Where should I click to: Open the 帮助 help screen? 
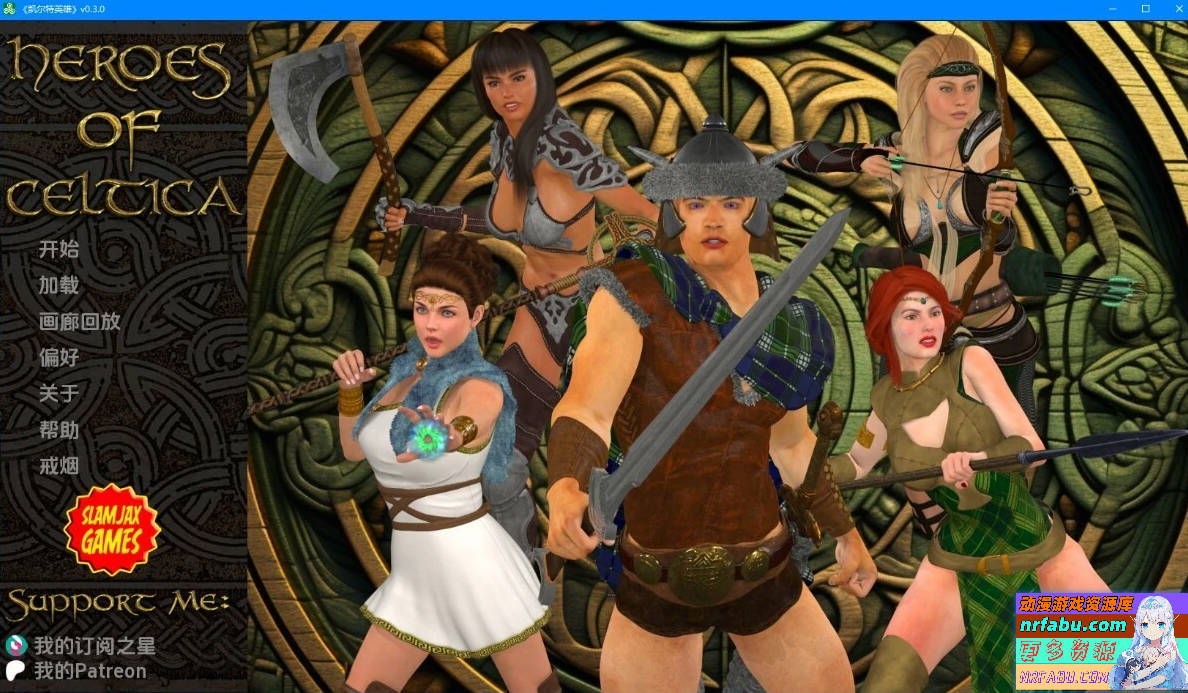[x=58, y=429]
